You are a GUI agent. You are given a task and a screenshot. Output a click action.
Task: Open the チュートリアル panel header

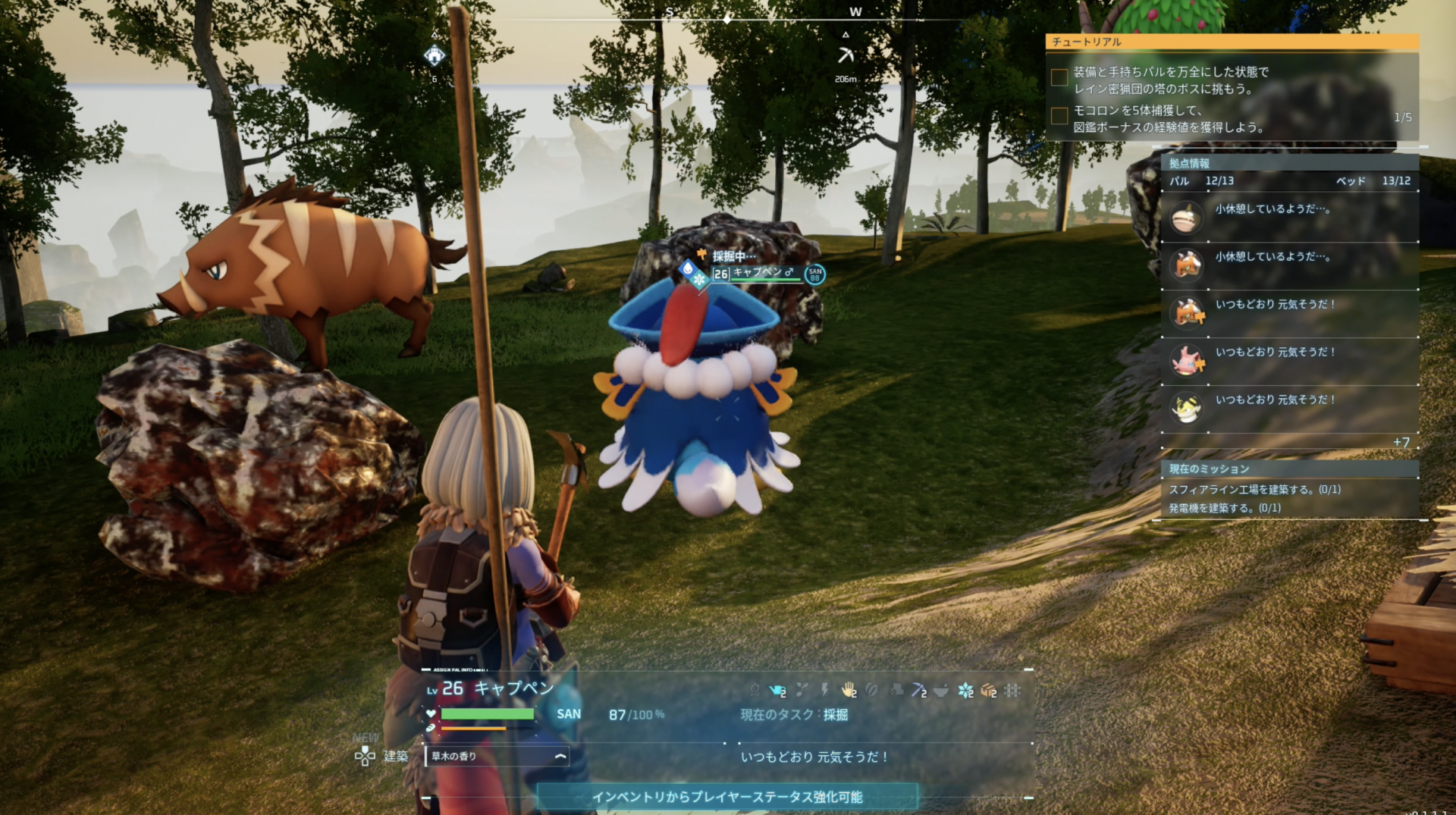(x=1232, y=42)
